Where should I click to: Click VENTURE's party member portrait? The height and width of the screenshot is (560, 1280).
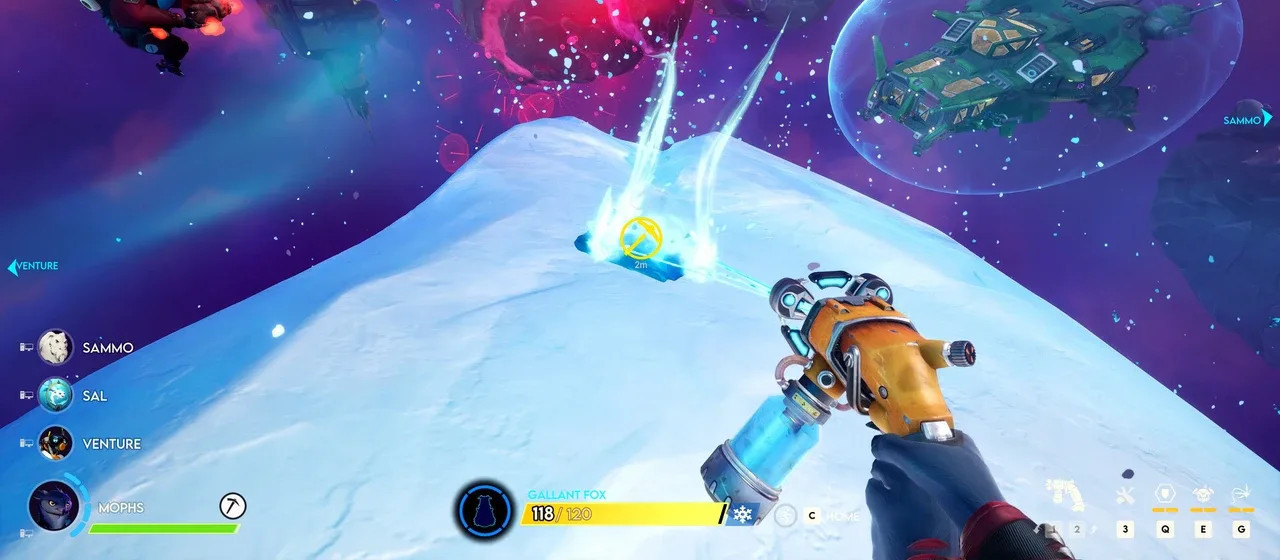[56, 443]
